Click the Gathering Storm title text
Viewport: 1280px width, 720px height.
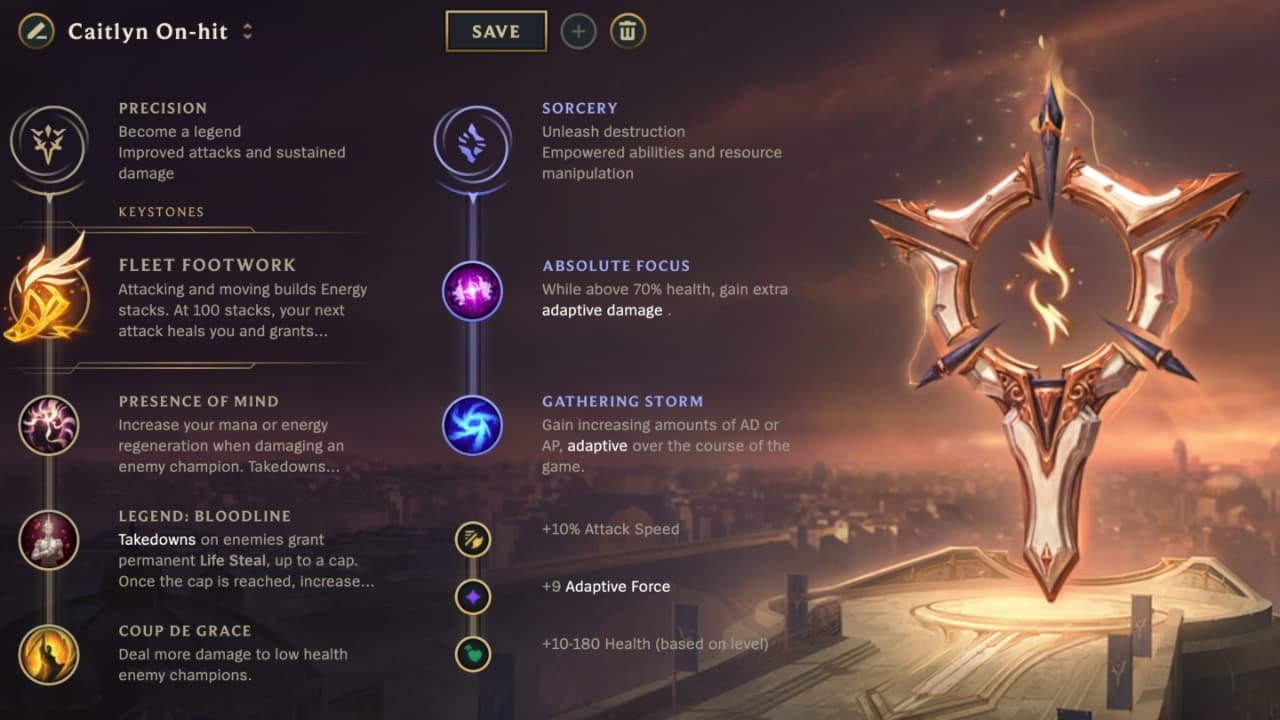coord(622,401)
